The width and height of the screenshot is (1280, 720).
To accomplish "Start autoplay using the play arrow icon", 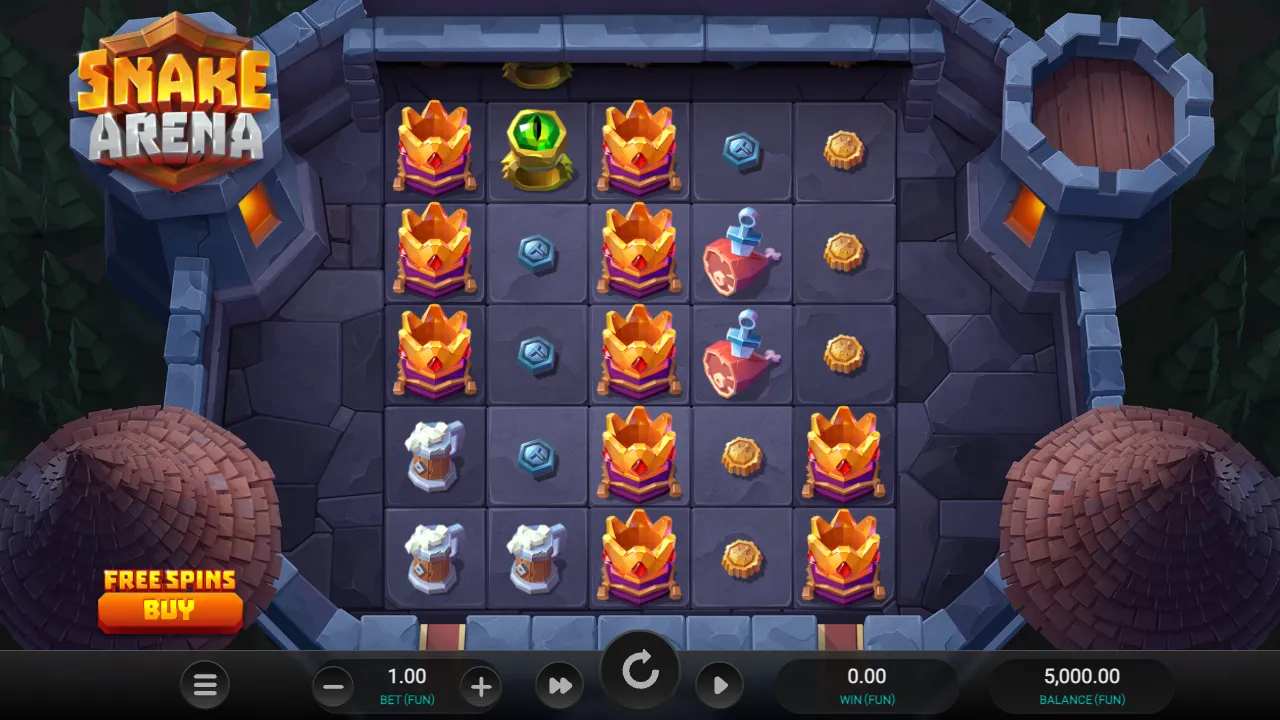I will click(719, 686).
